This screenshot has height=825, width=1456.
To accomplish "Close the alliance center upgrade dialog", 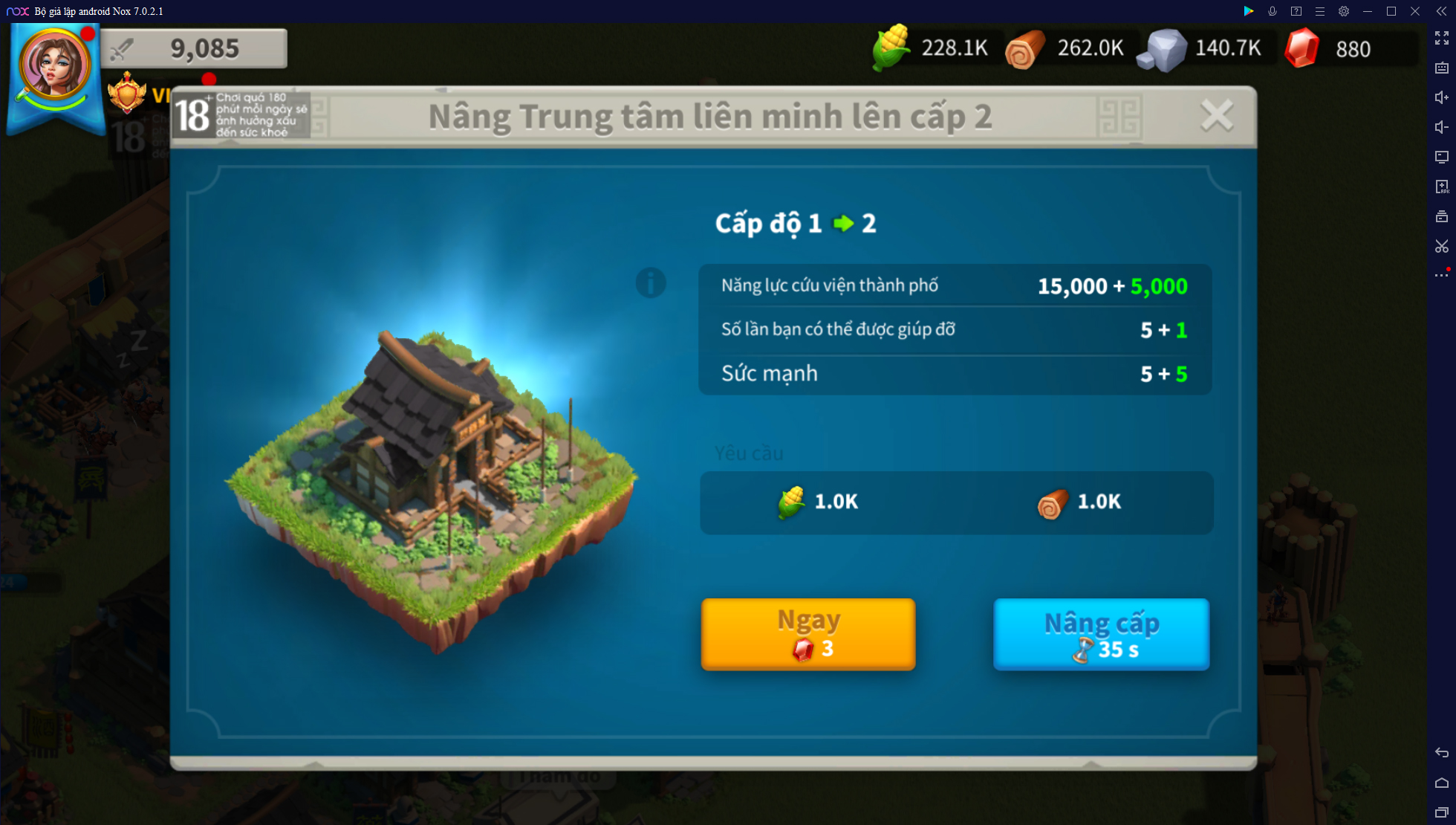I will [x=1216, y=116].
